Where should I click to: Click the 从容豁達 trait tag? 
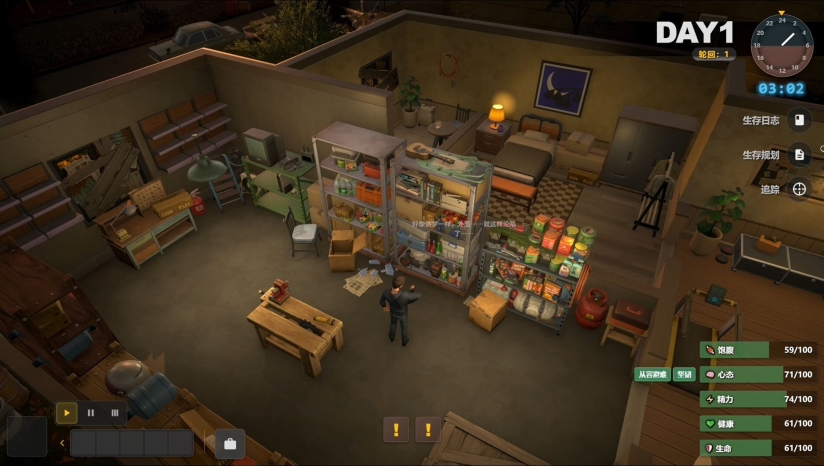coord(652,375)
